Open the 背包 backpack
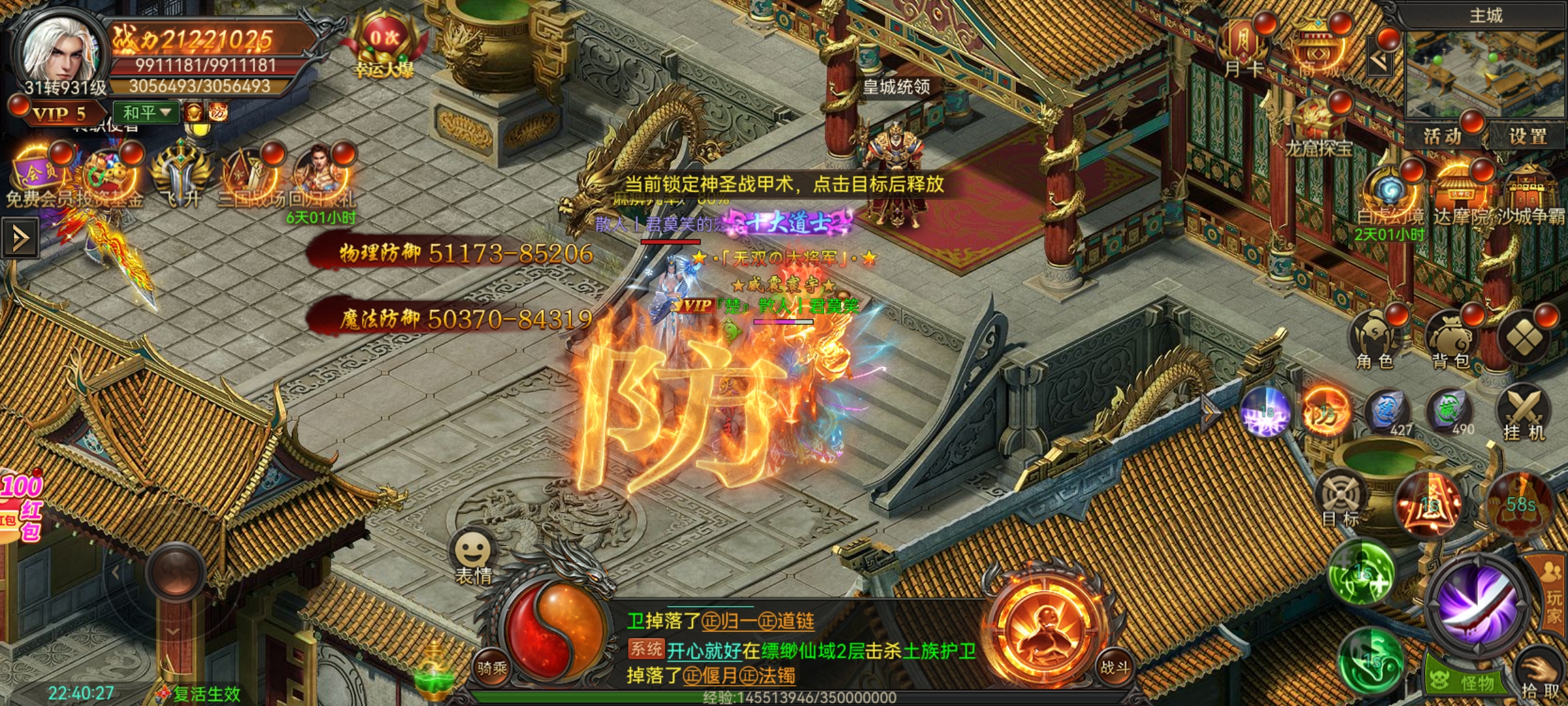The height and width of the screenshot is (706, 1568). [x=1450, y=340]
